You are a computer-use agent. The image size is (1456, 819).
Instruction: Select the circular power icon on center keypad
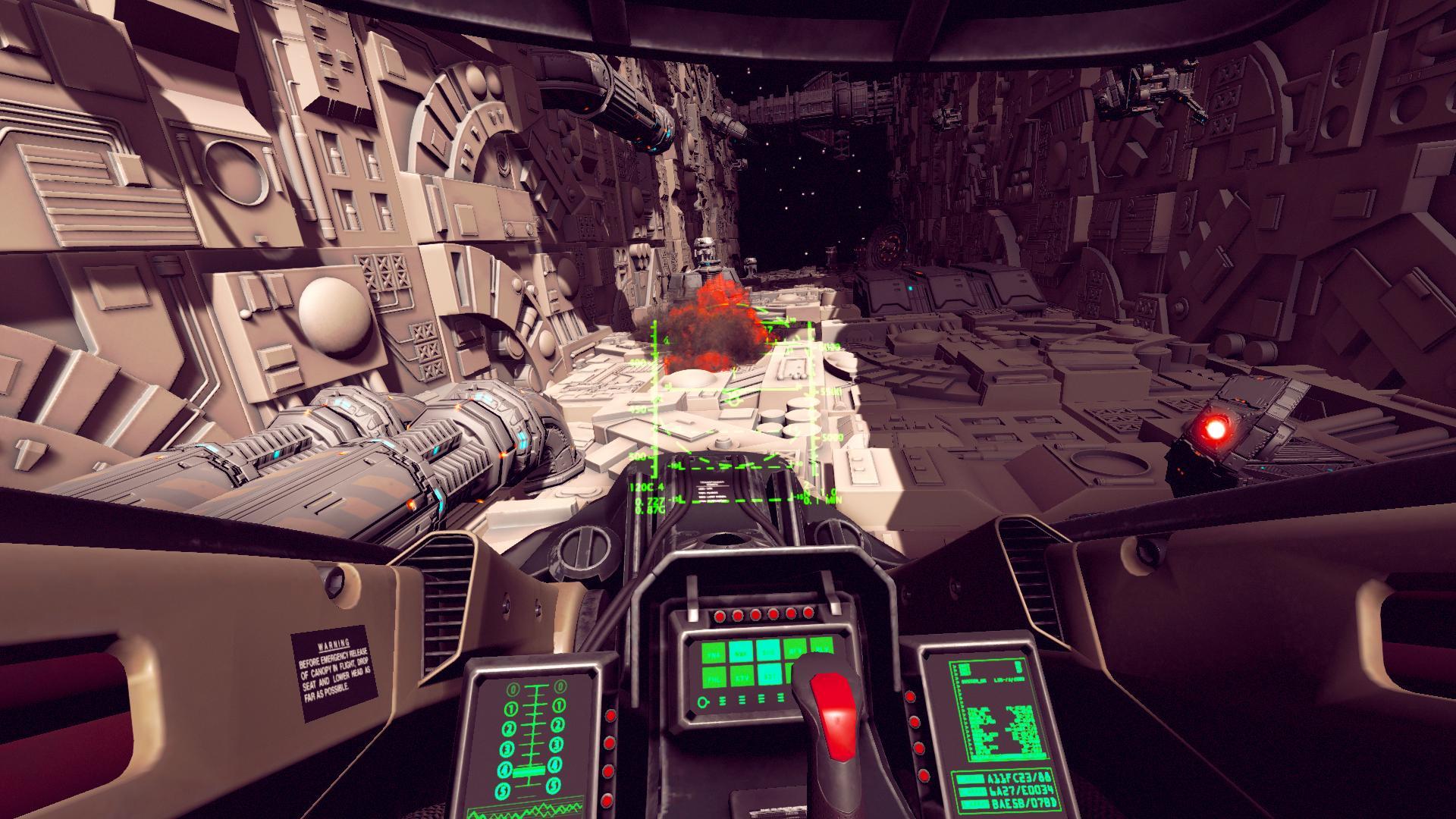point(702,702)
